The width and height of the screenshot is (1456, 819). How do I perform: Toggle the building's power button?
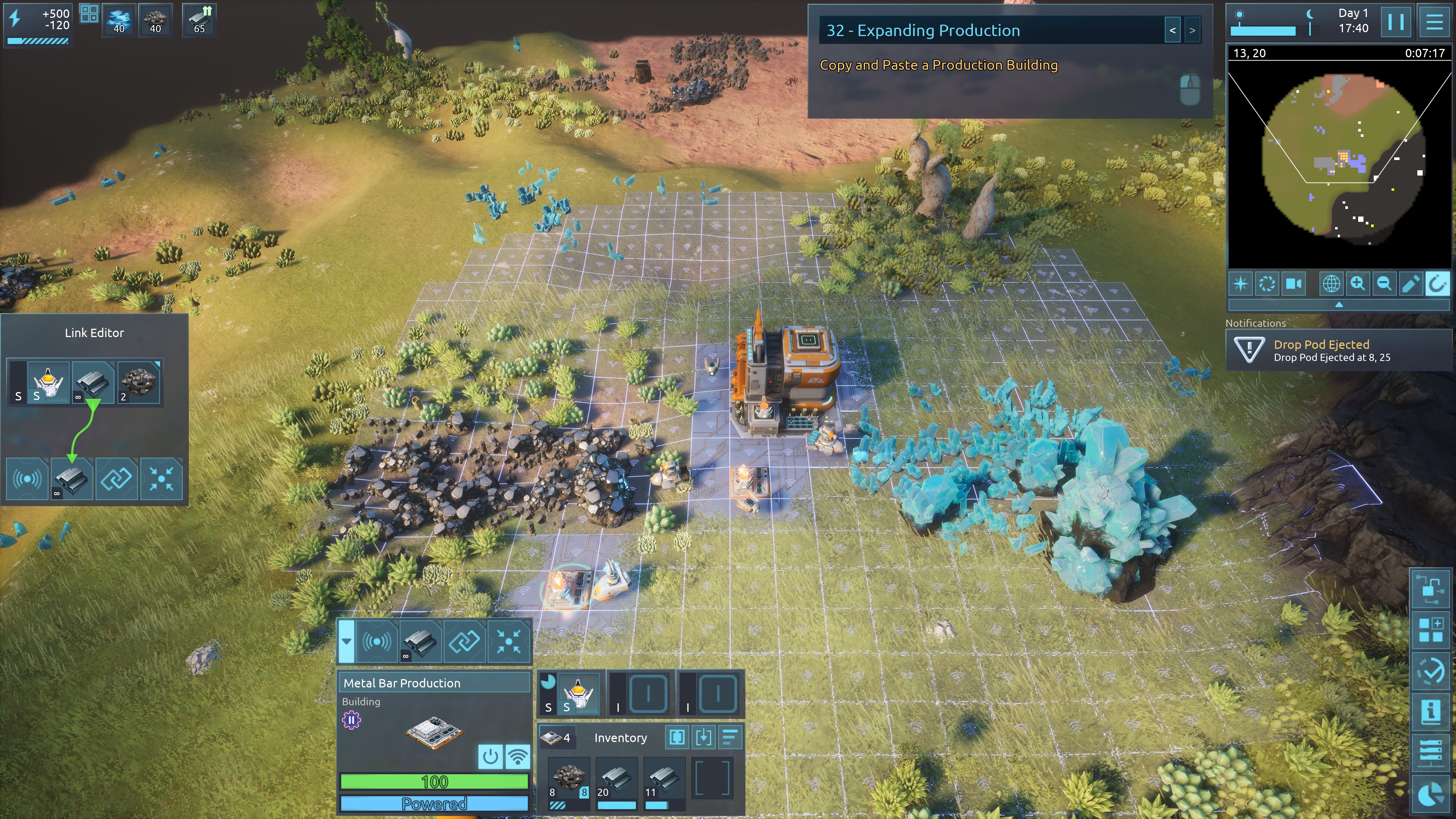pyautogui.click(x=490, y=756)
